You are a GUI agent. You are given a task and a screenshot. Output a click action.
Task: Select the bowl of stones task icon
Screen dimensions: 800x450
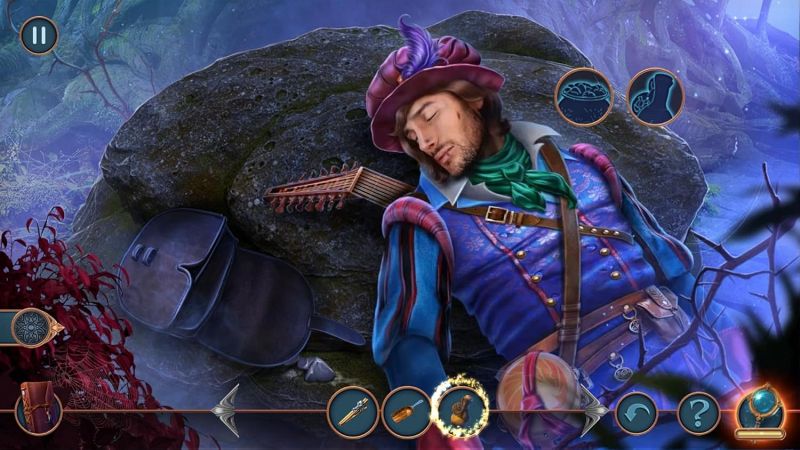tap(584, 96)
